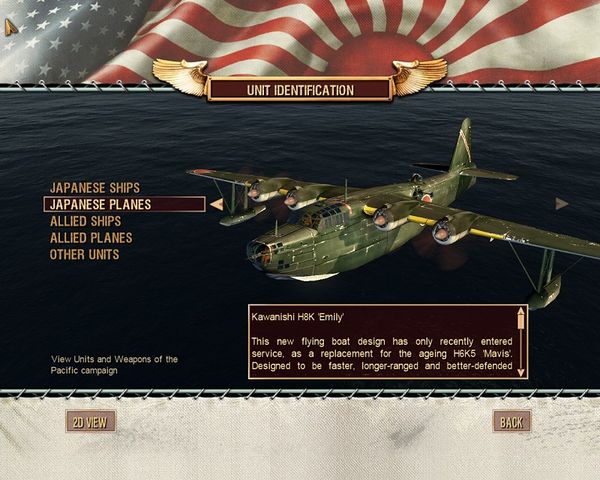Choose Japanese Planes in the list
The height and width of the screenshot is (480, 600).
click(x=98, y=204)
